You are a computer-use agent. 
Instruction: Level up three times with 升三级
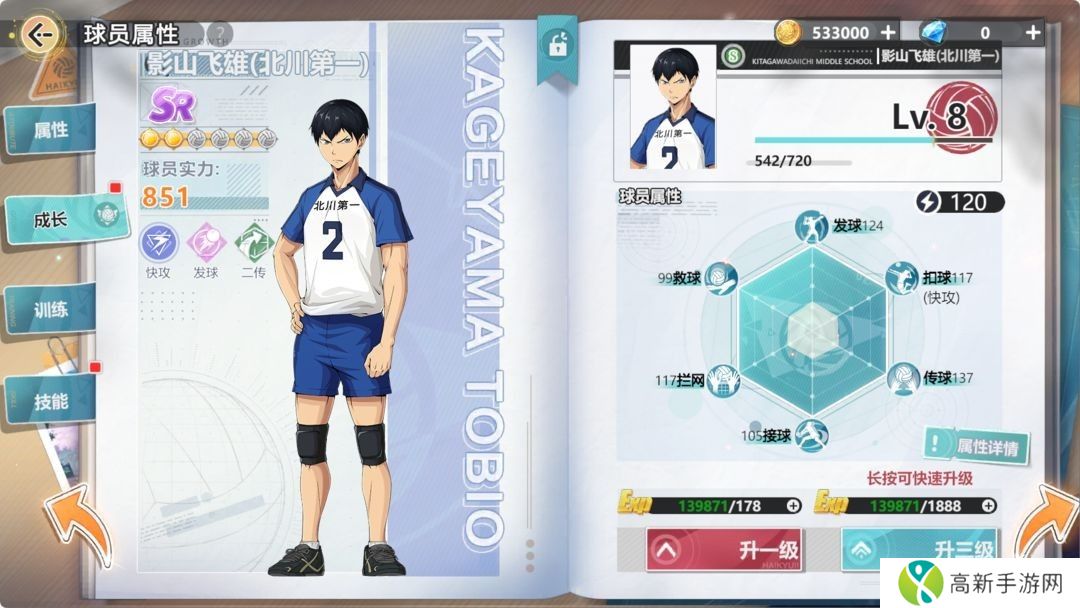pyautogui.click(x=920, y=549)
